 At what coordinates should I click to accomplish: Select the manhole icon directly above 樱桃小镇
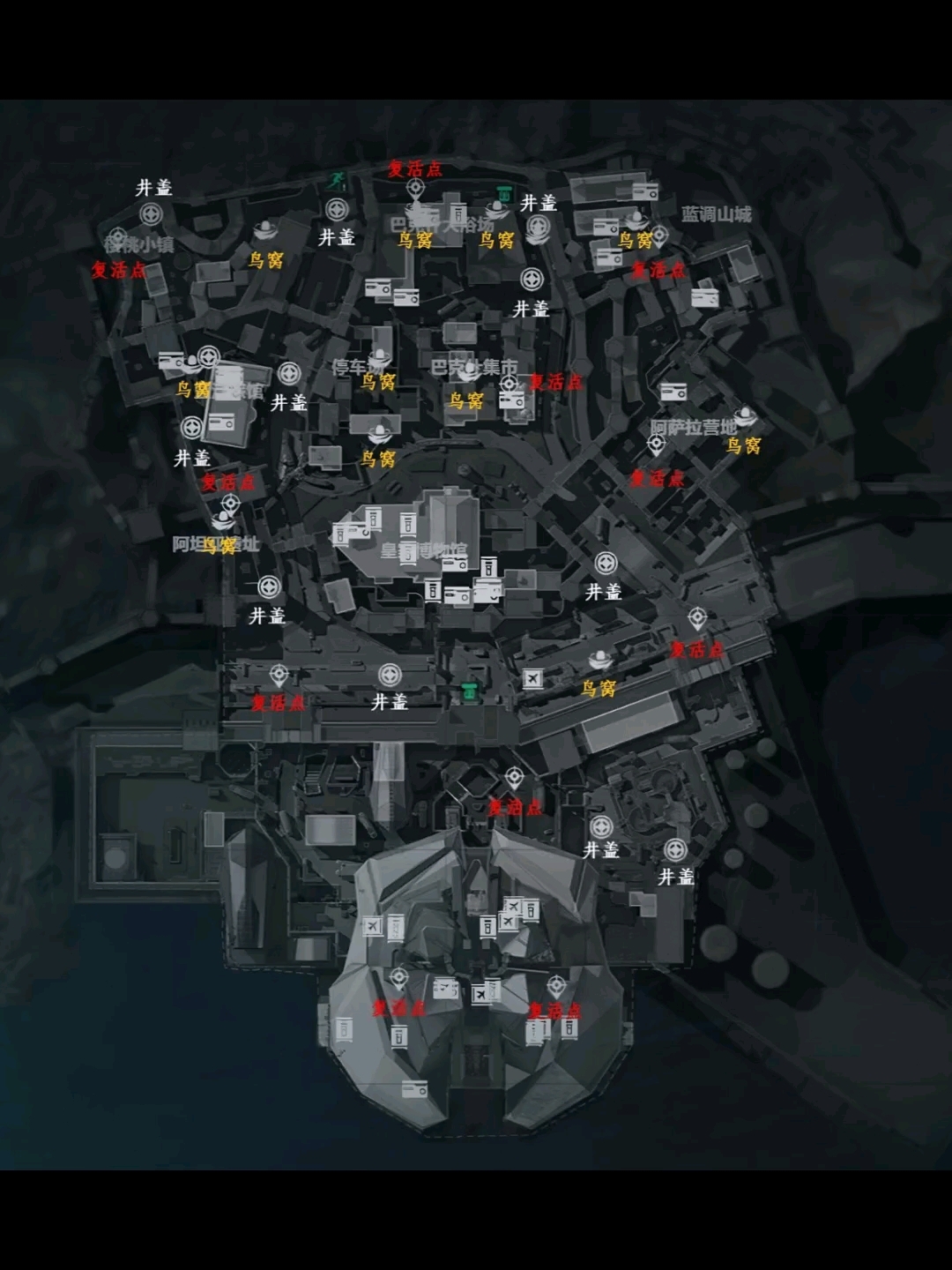click(x=152, y=214)
